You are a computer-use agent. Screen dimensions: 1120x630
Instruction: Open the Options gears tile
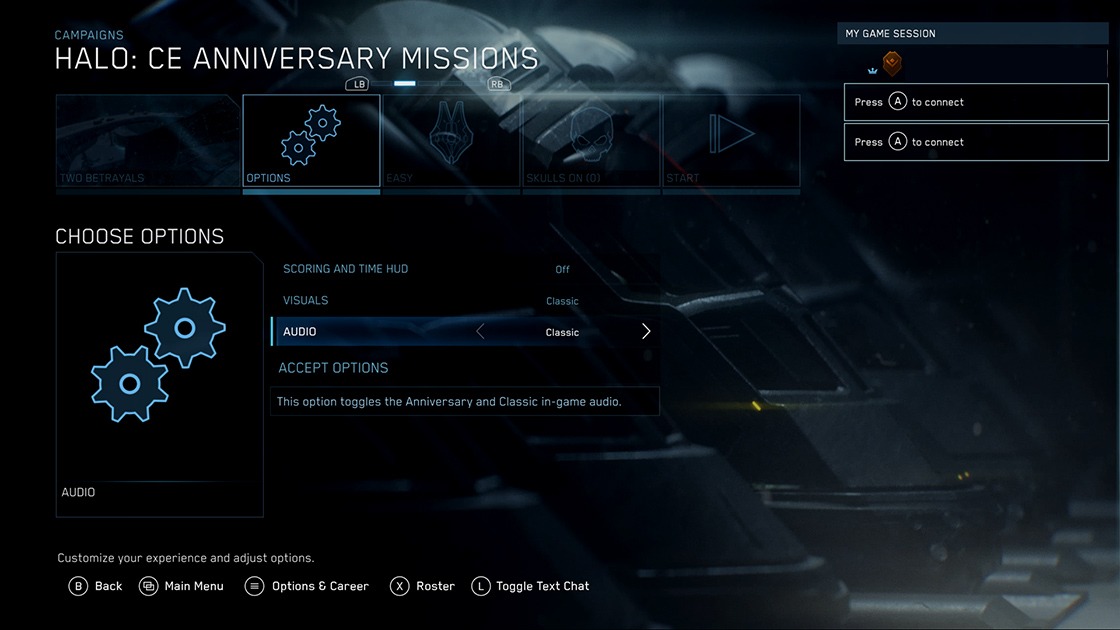coord(311,141)
